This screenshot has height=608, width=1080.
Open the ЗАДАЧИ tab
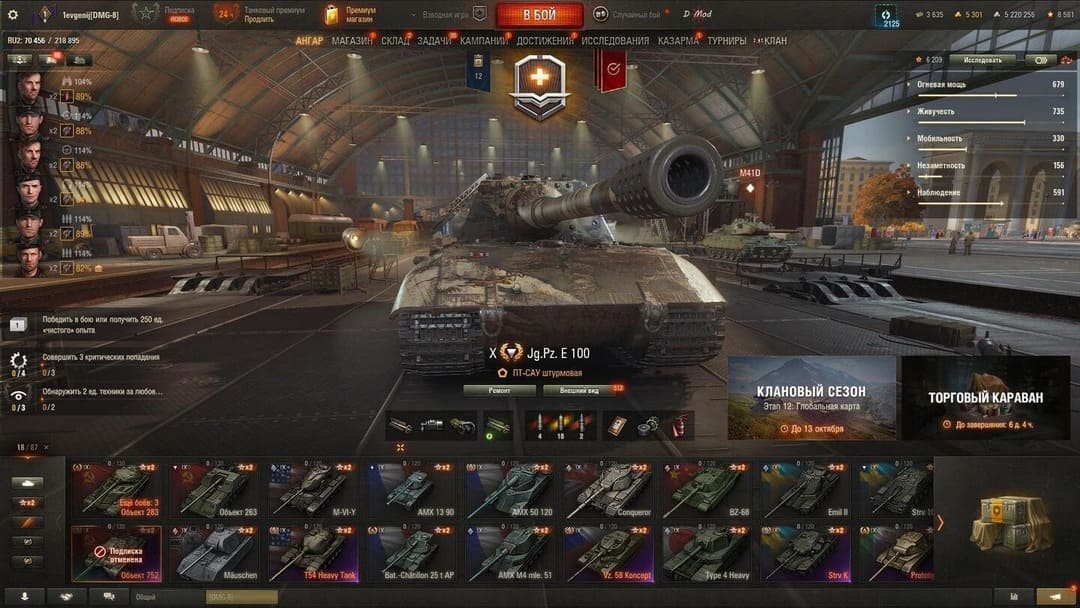pyautogui.click(x=434, y=41)
